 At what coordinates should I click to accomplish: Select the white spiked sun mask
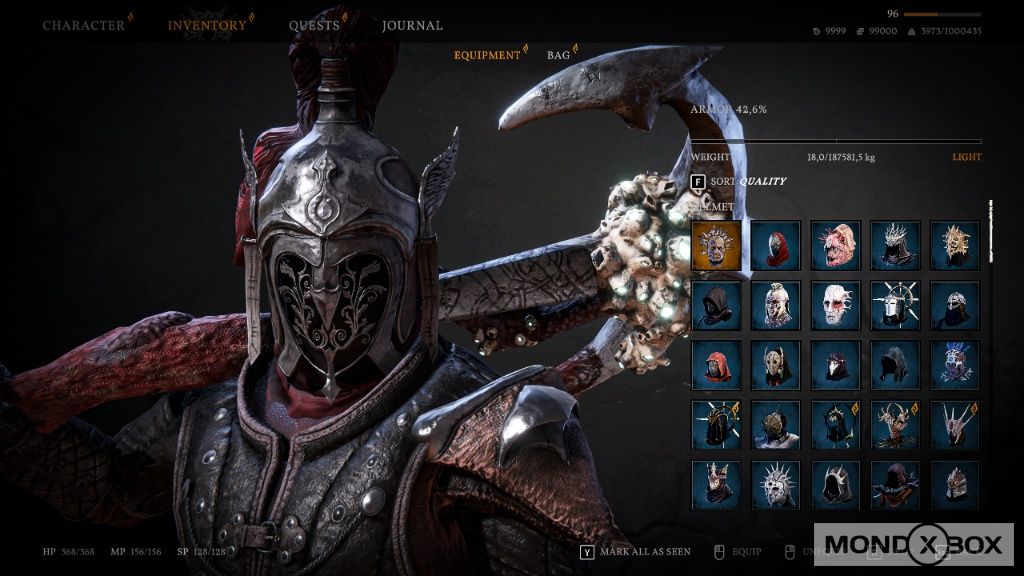[776, 485]
